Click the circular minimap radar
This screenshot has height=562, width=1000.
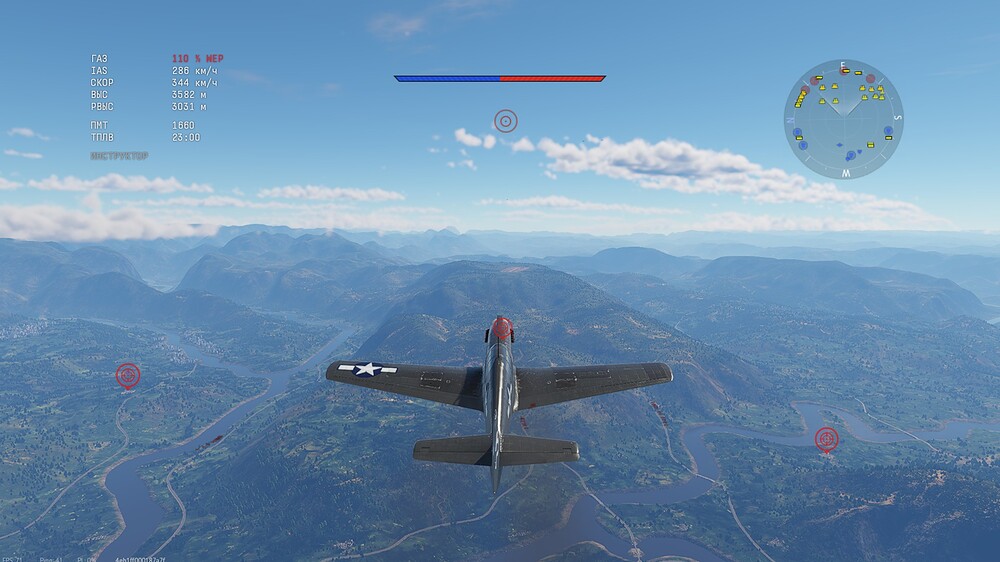pos(843,119)
